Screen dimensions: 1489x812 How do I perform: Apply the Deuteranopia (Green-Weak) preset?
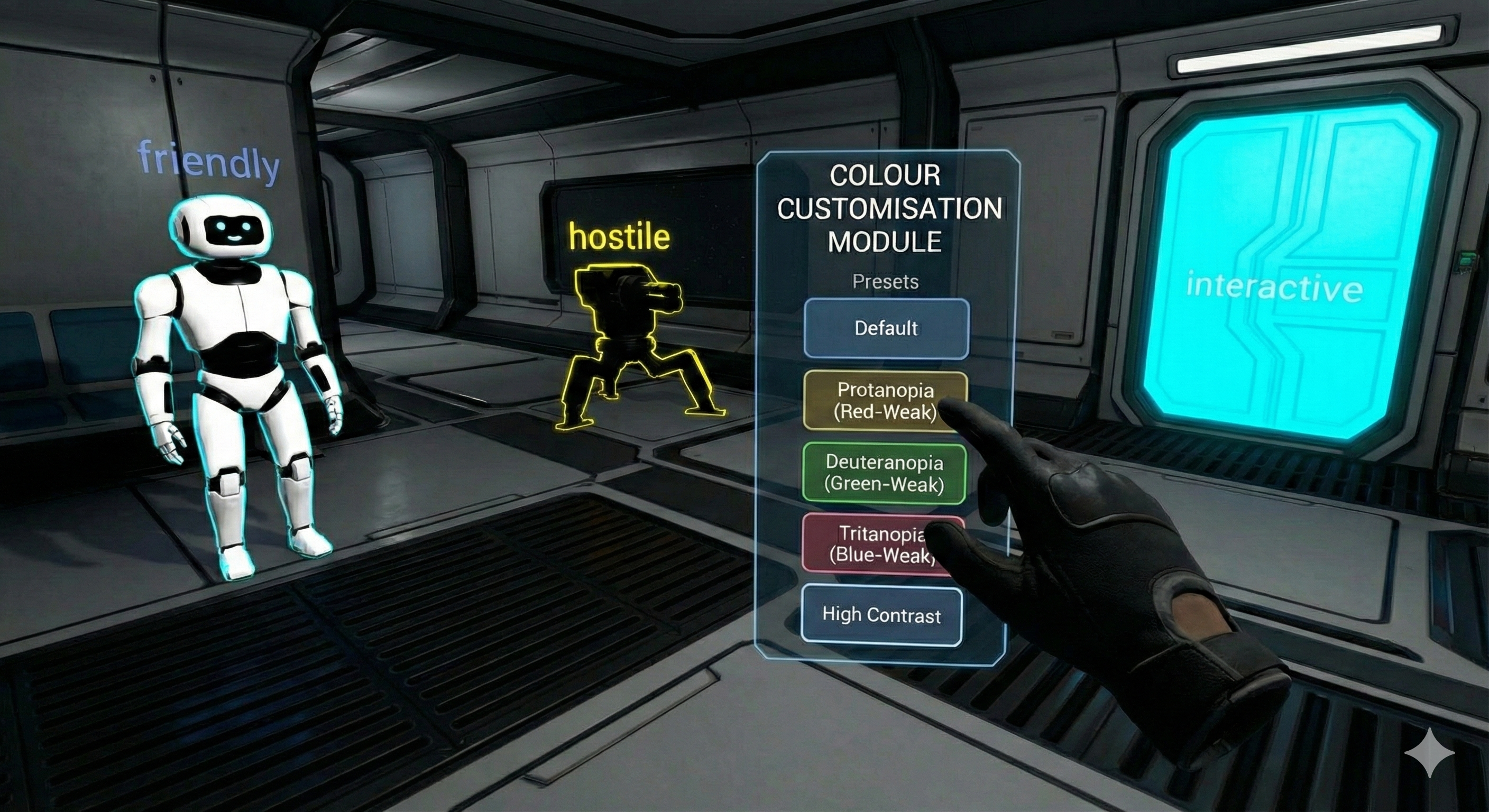click(x=884, y=473)
